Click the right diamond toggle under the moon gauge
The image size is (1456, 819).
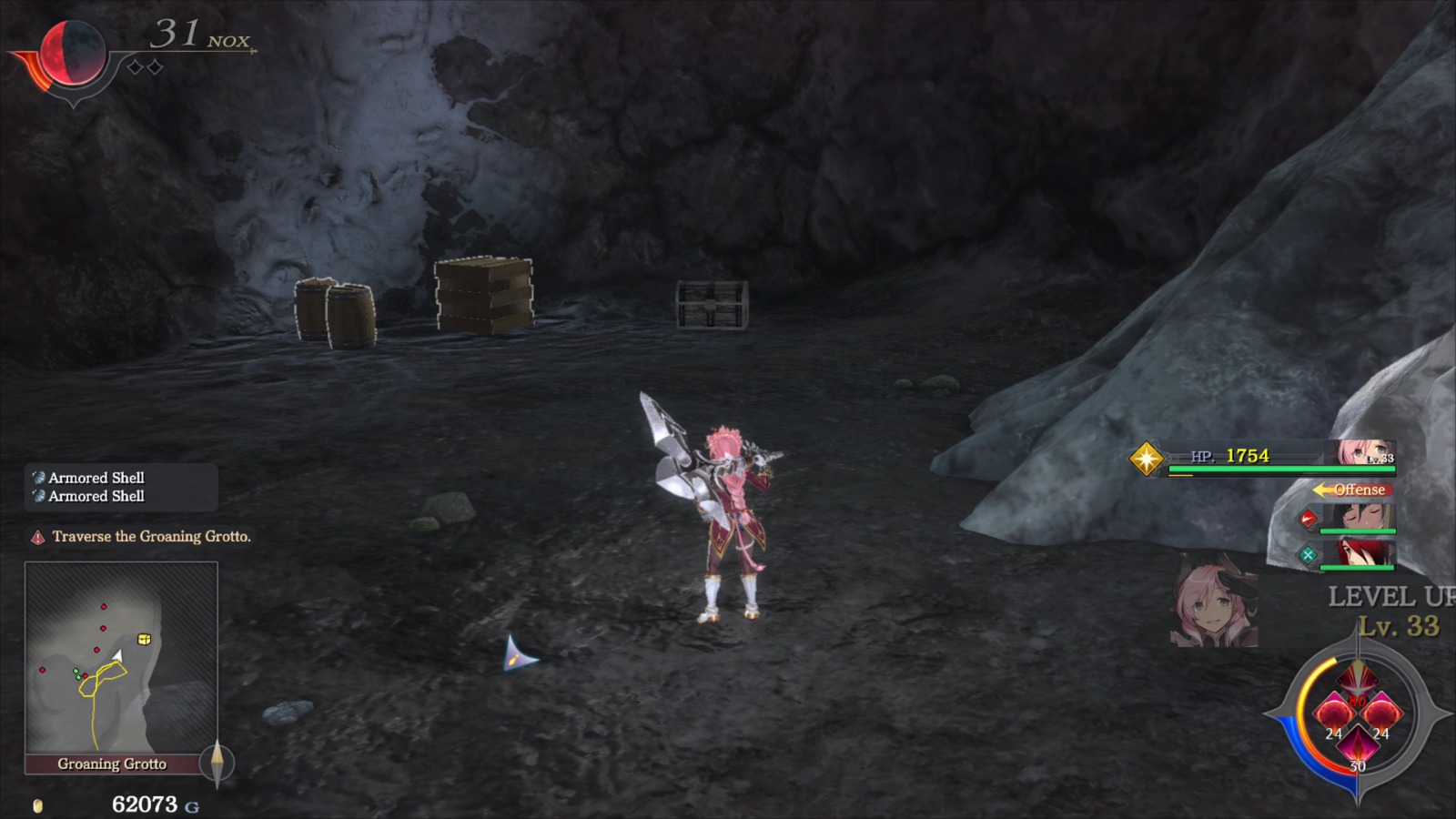click(155, 66)
